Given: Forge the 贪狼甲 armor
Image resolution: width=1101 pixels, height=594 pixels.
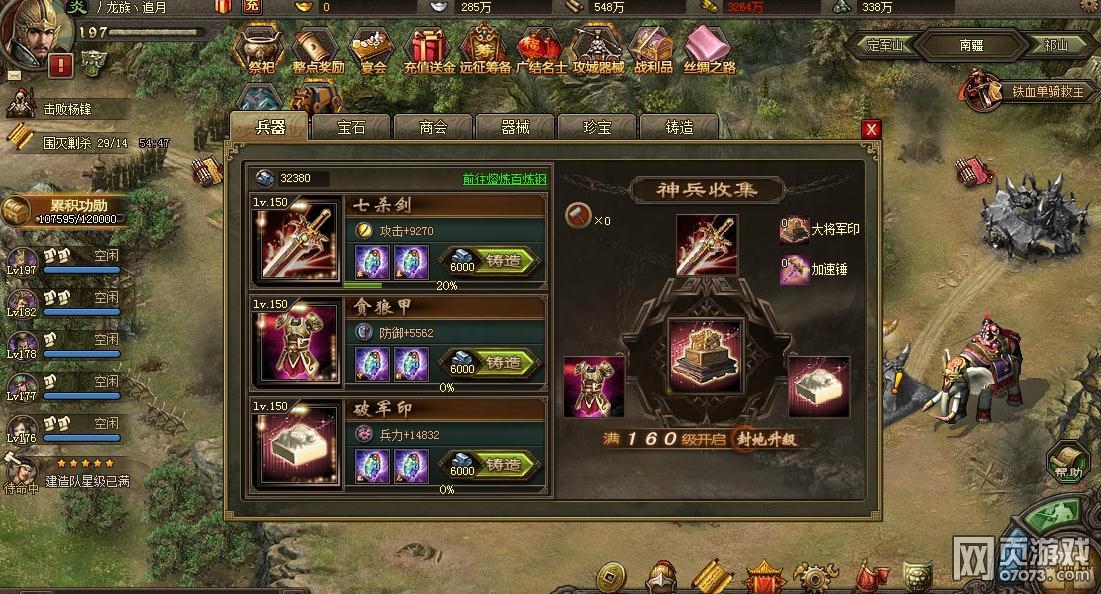Looking at the screenshot, I should (503, 362).
